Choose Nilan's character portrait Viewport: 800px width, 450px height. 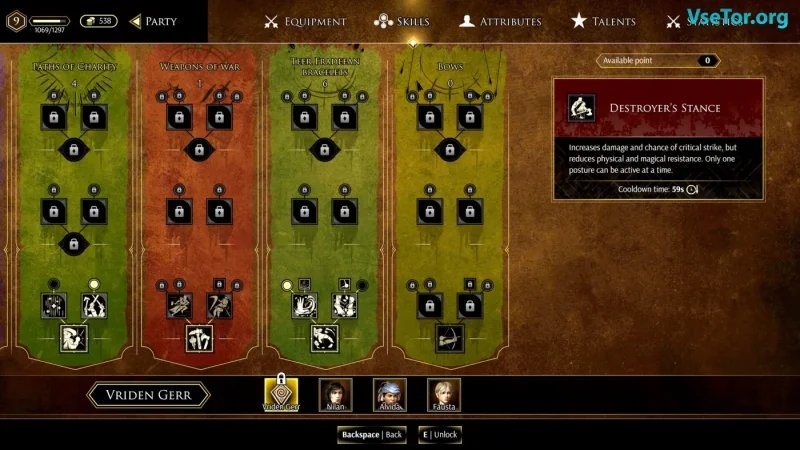tap(335, 394)
